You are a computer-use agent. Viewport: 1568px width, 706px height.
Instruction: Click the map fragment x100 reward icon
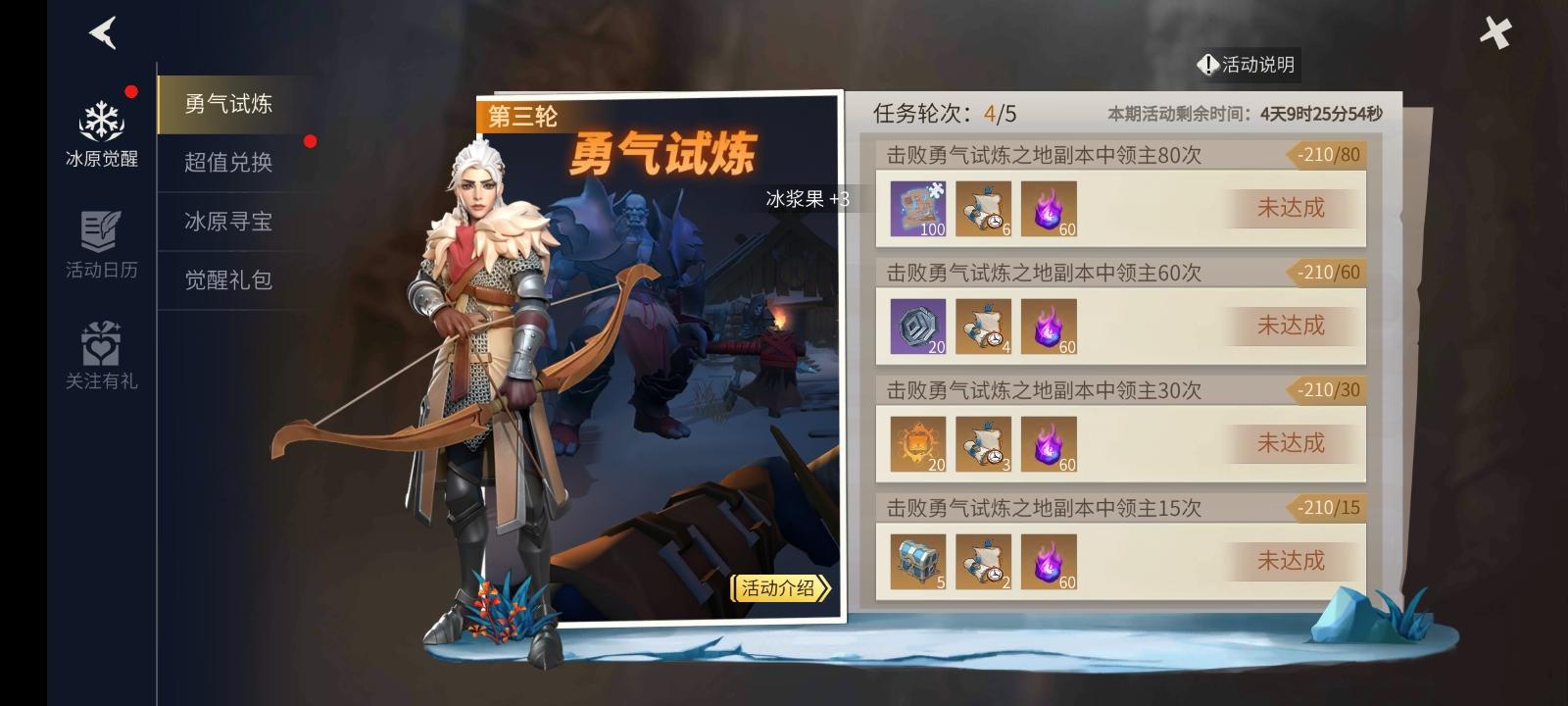916,211
